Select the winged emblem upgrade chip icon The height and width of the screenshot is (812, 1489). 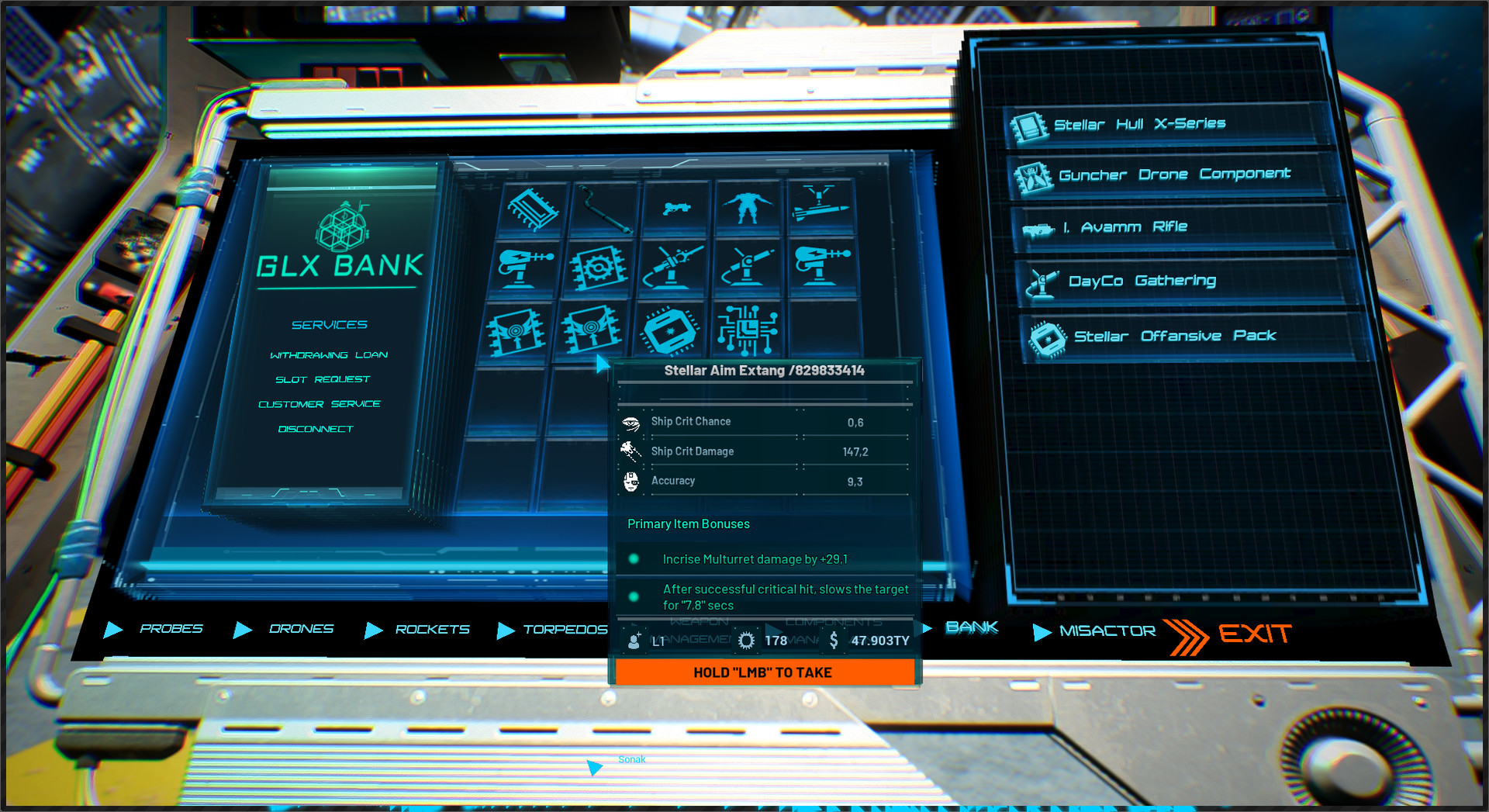click(x=516, y=330)
